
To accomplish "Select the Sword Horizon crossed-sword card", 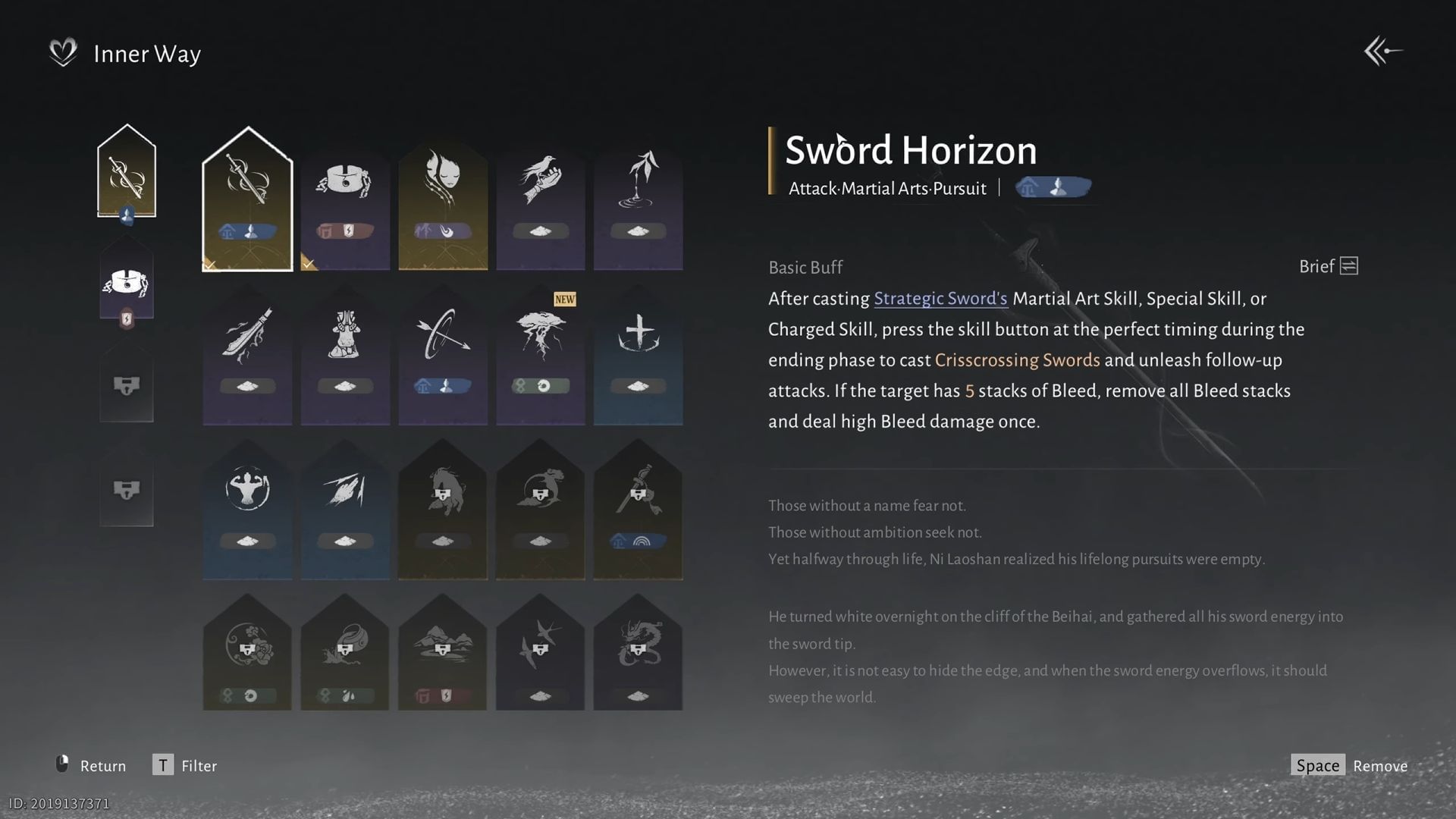I will point(248,193).
